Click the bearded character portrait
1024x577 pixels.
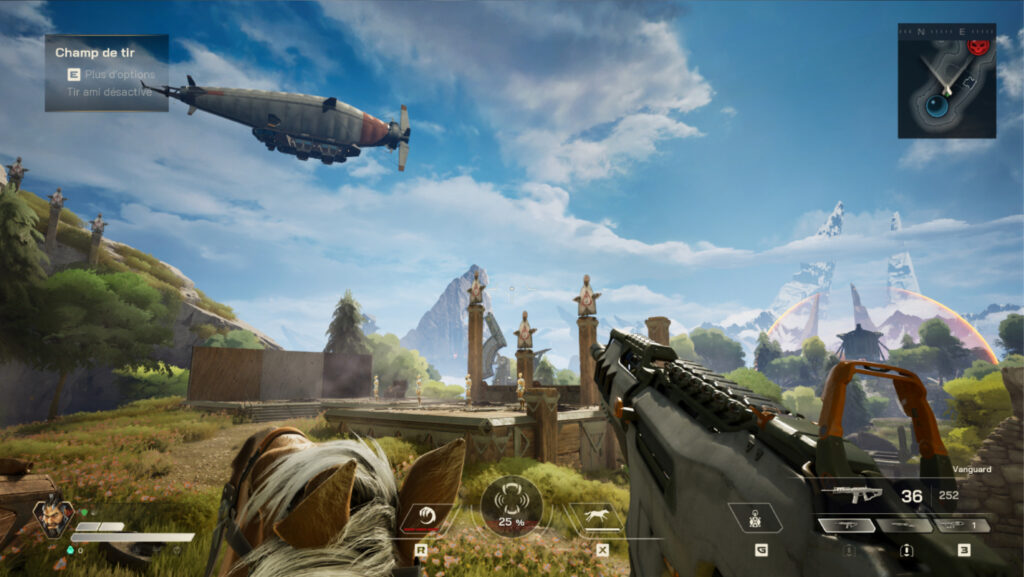point(50,517)
